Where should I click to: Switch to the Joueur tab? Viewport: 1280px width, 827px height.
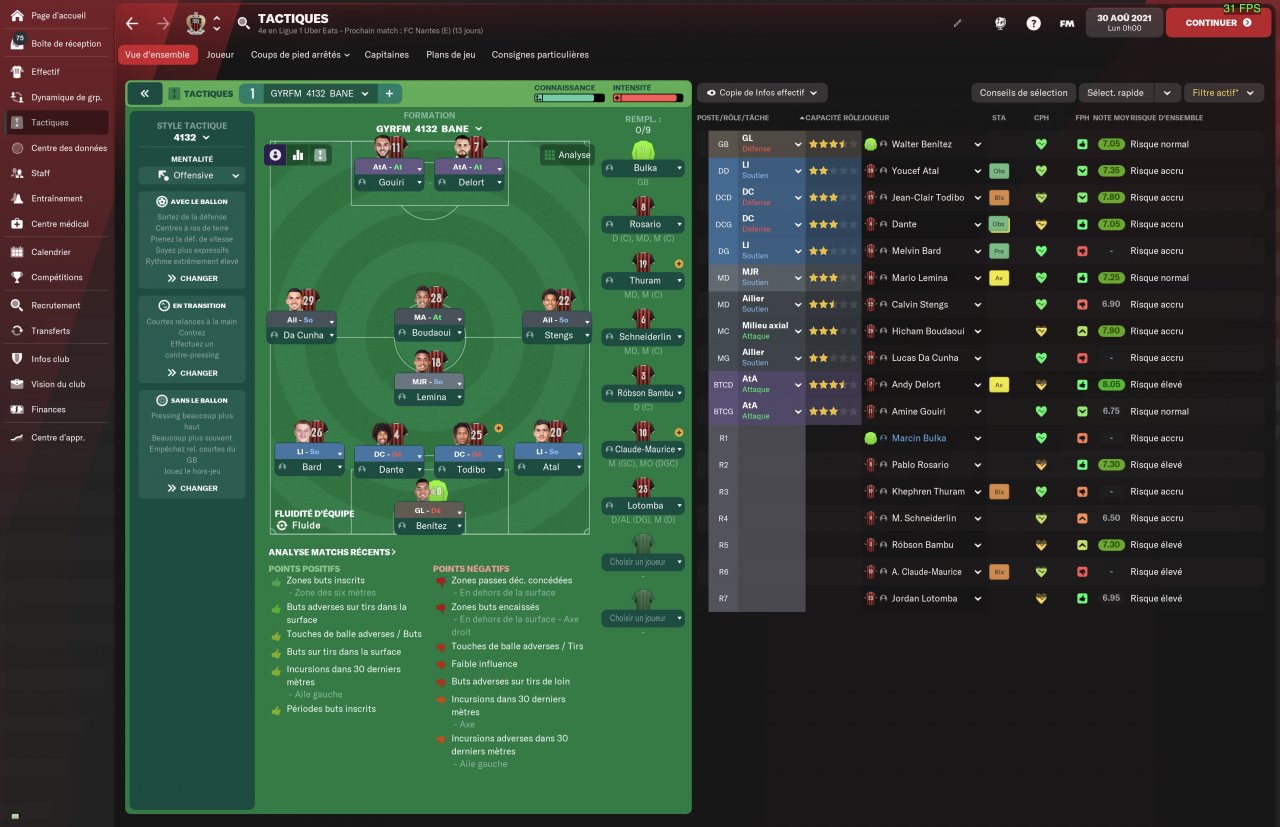point(220,55)
